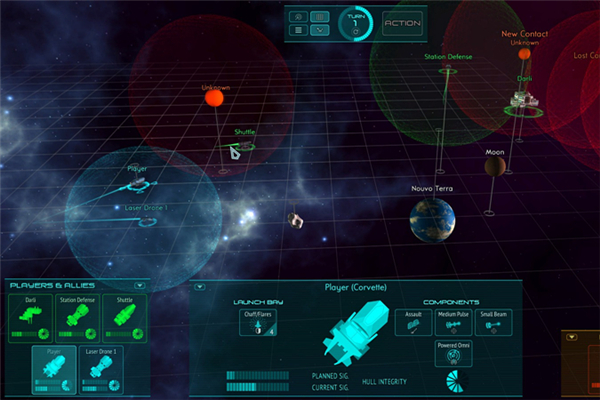Image resolution: width=600 pixels, height=400 pixels.
Task: Activate the Small Beam component
Action: pos(493,322)
